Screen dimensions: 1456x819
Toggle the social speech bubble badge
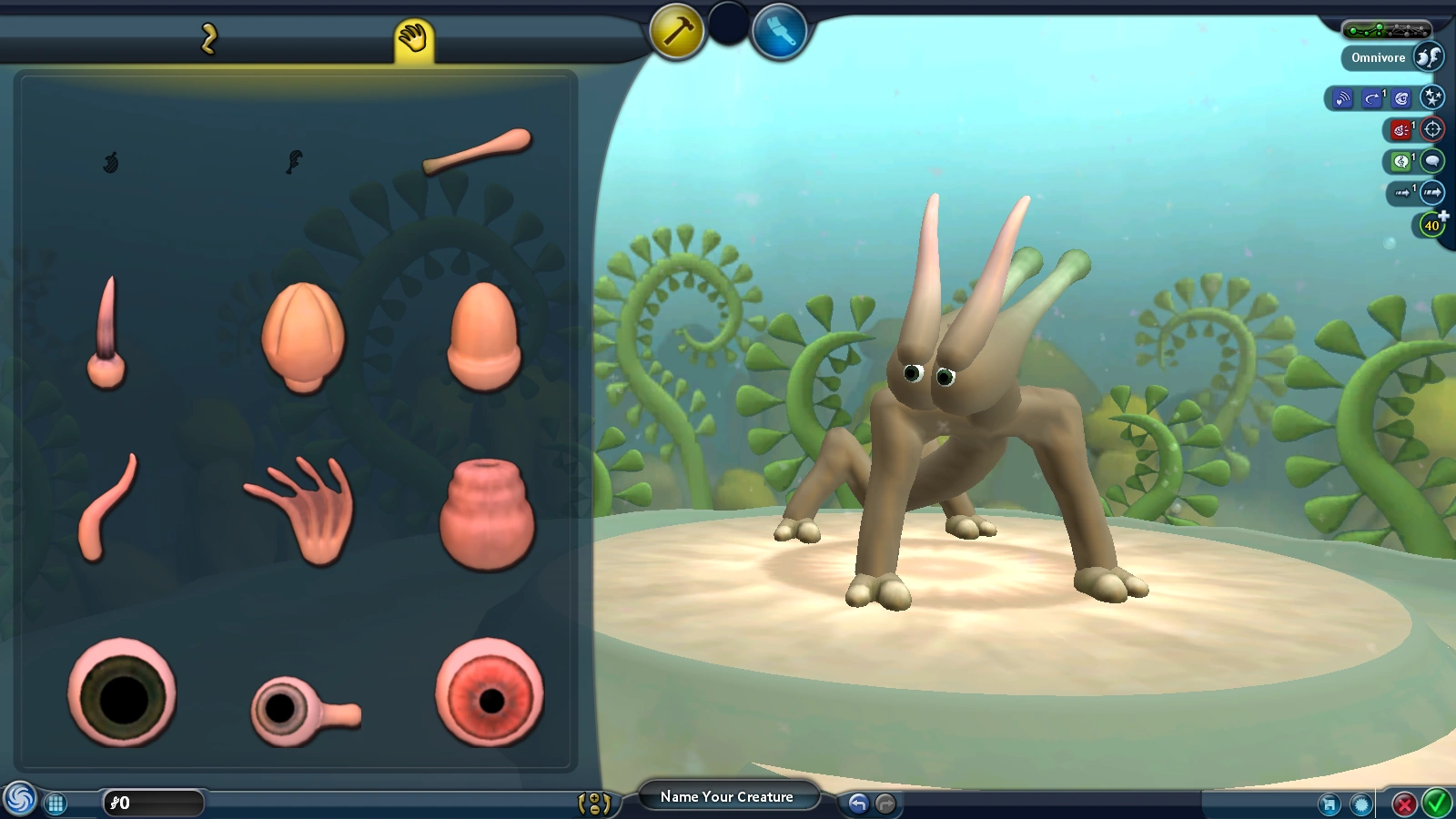pos(1434,161)
